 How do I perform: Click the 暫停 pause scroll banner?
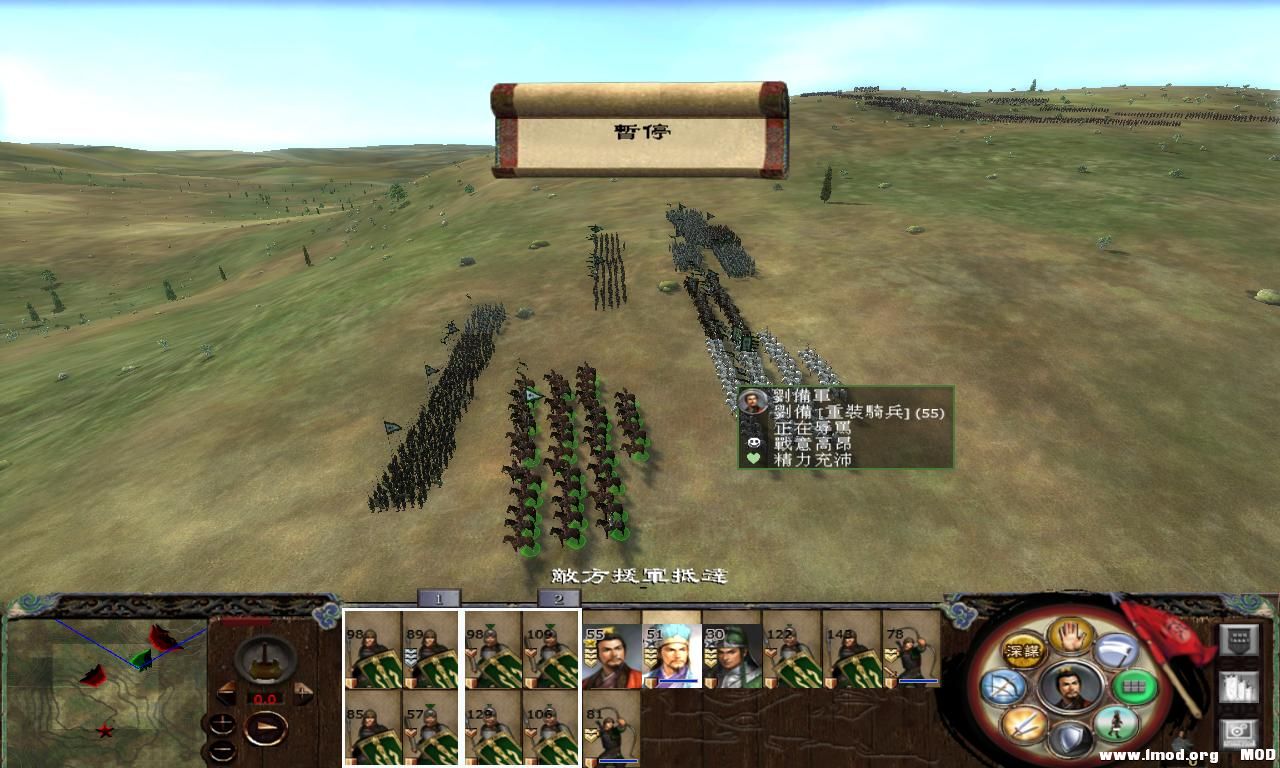click(640, 131)
